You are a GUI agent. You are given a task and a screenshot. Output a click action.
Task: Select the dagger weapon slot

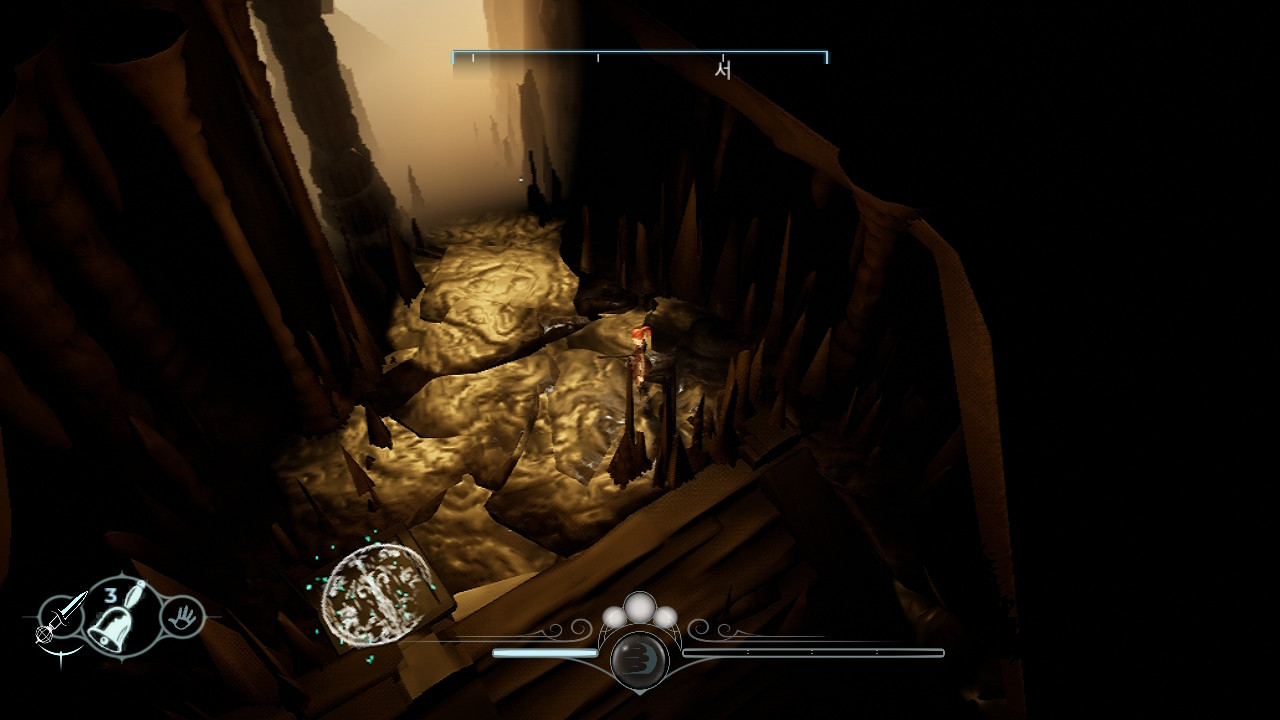point(60,617)
